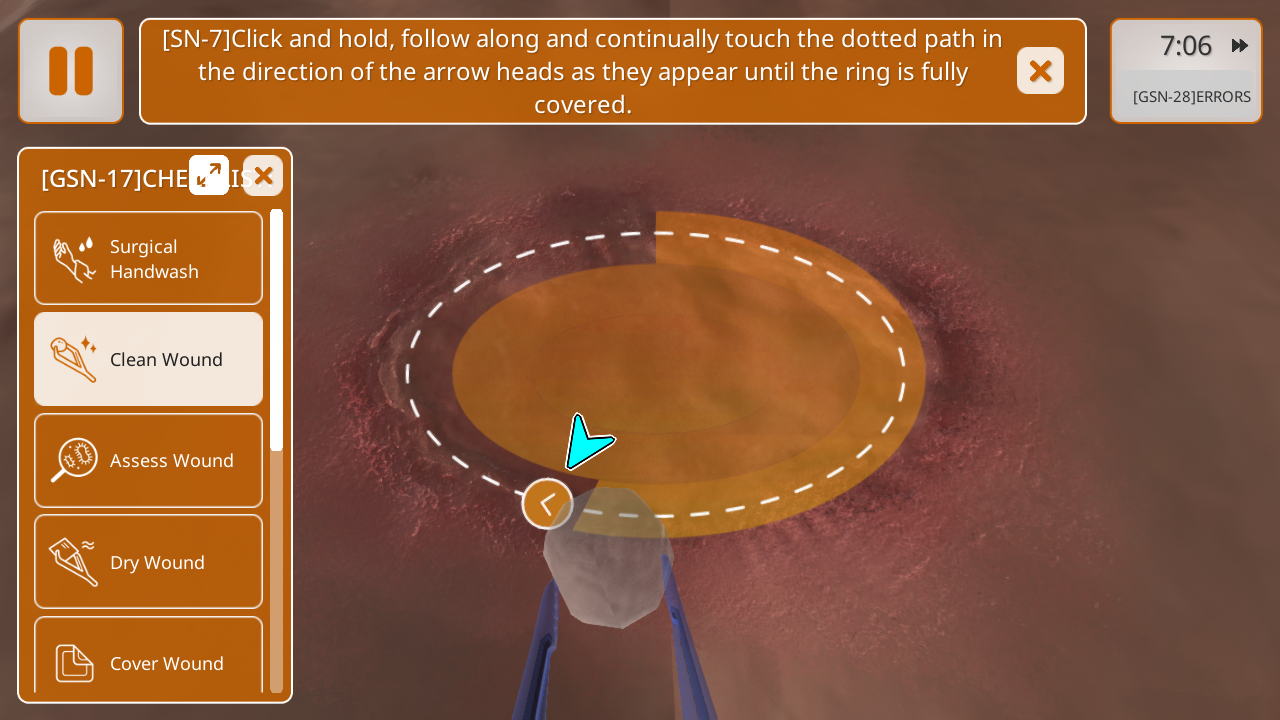
Task: Open the errors panel
Action: tap(1191, 97)
